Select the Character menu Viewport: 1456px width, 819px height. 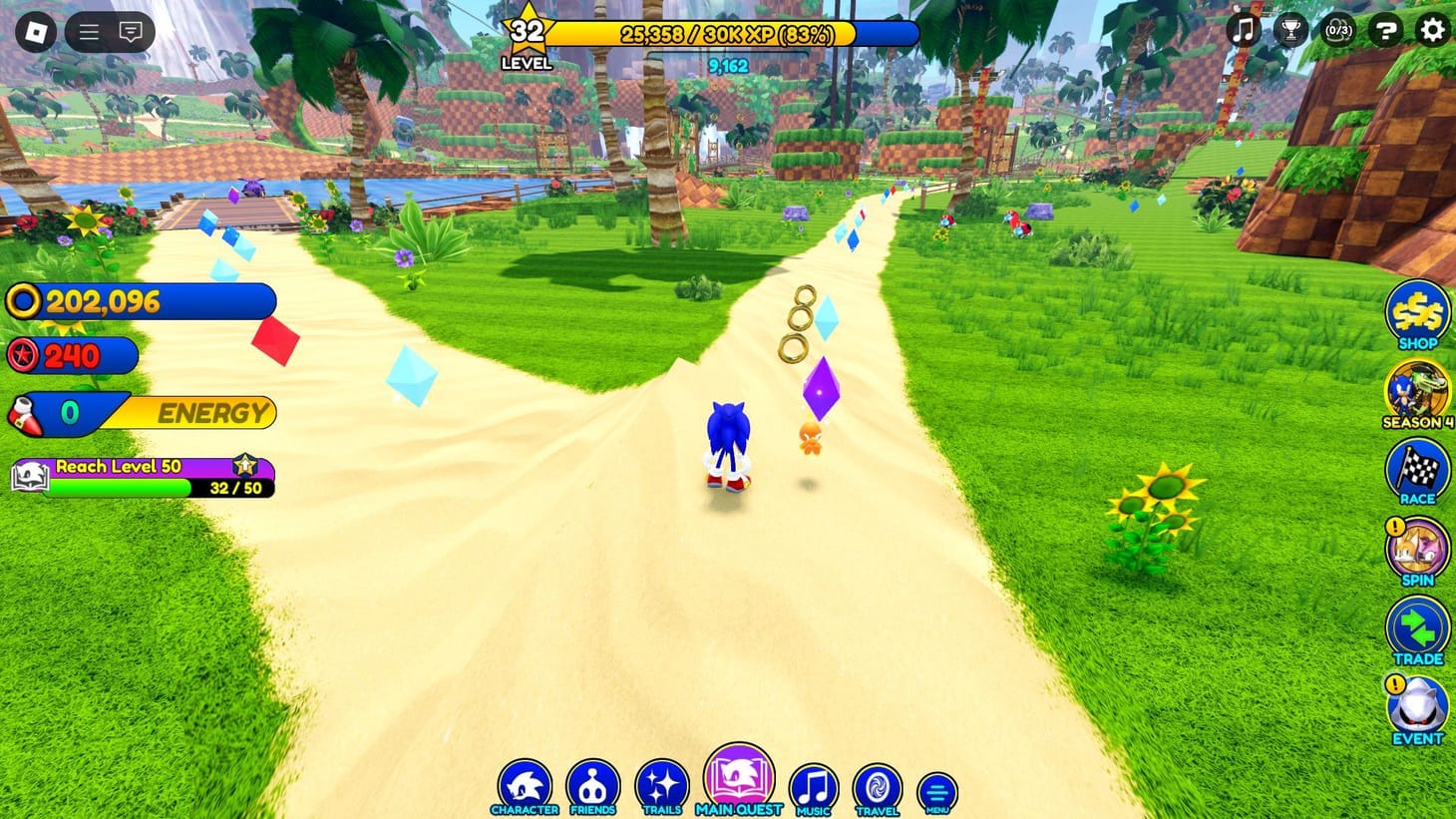pos(526,783)
